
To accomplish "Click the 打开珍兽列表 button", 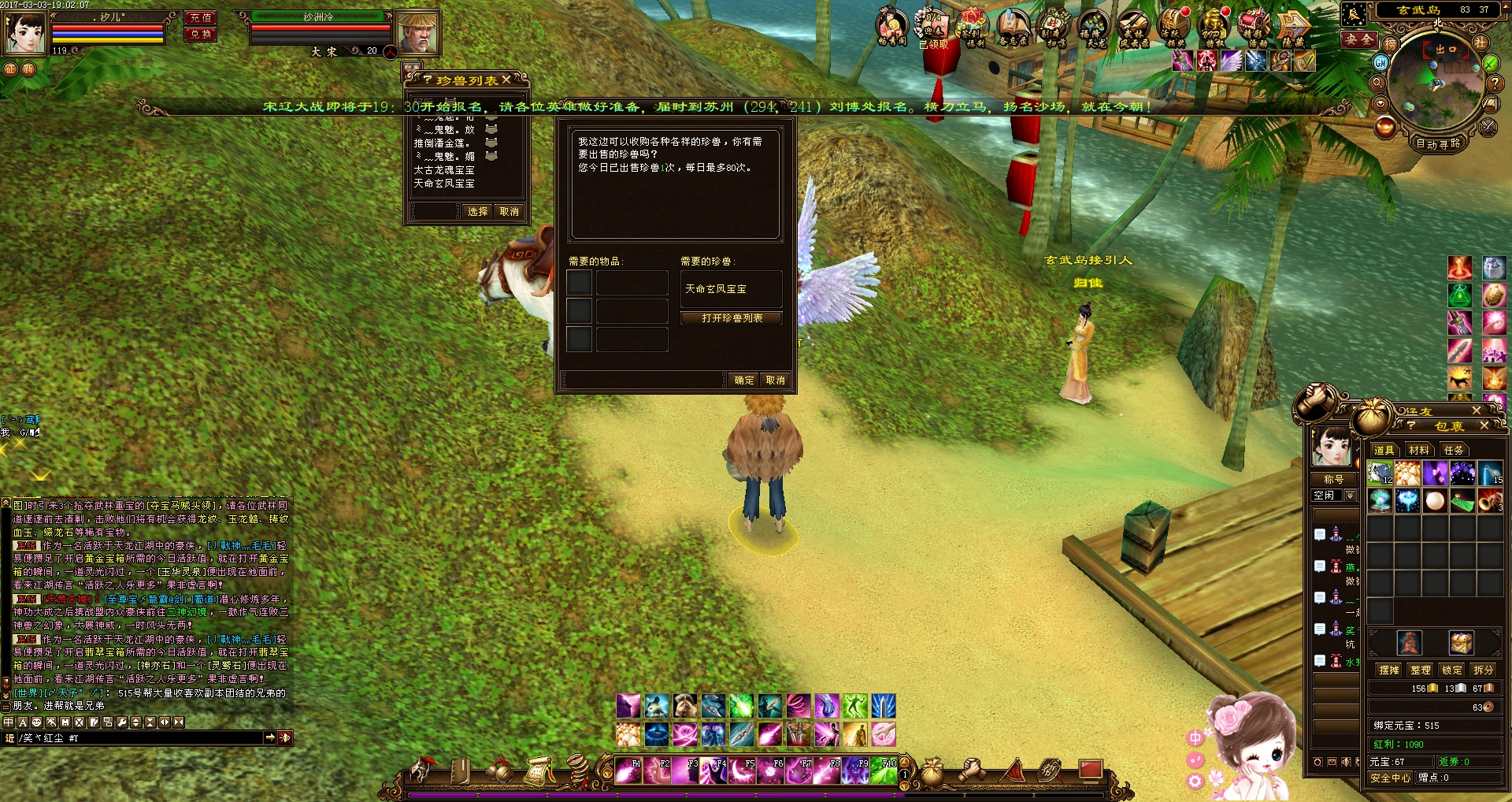I will pyautogui.click(x=732, y=318).
